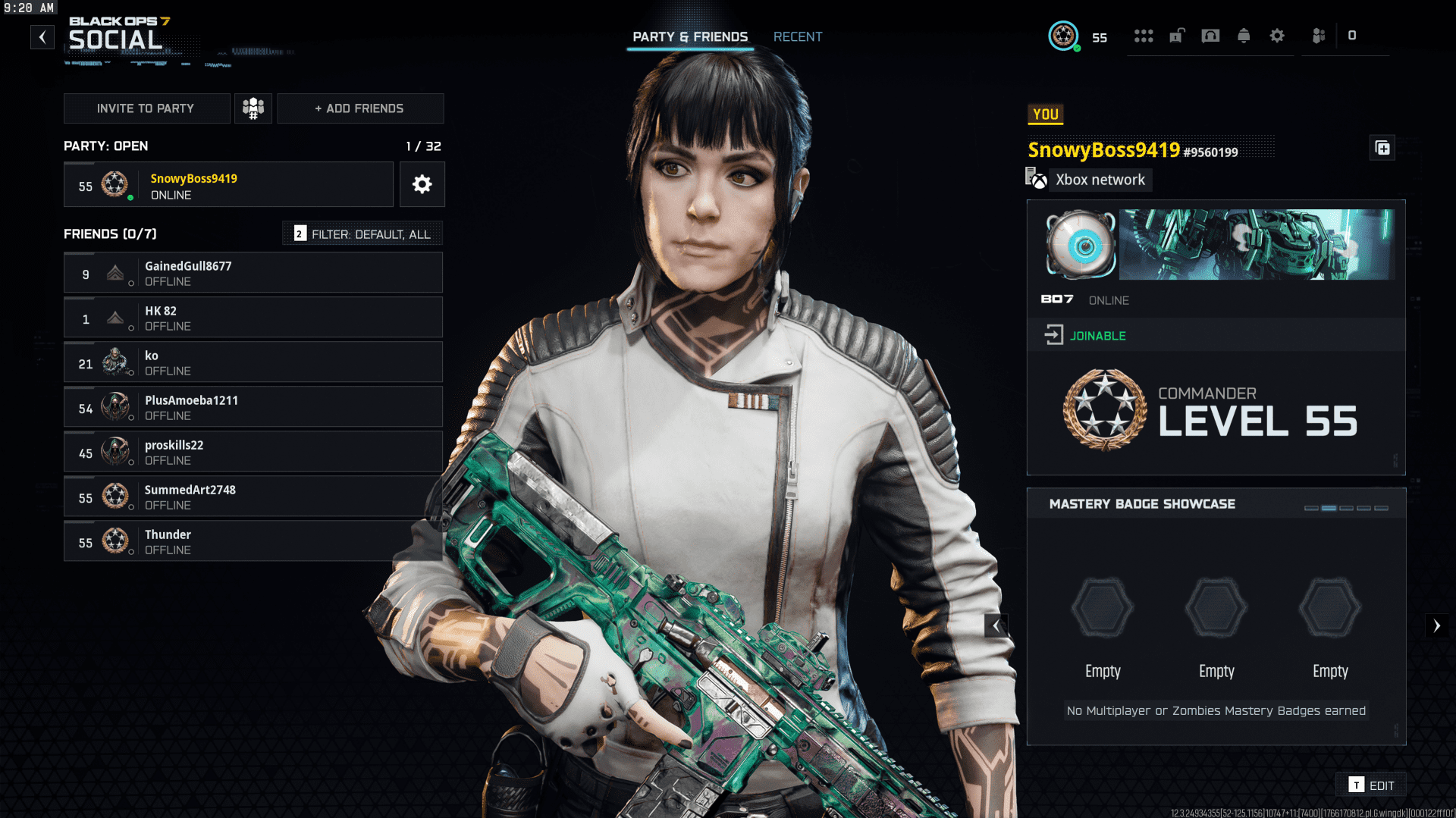The width and height of the screenshot is (1456, 818).
Task: Click the Invite to Party button
Action: (x=146, y=108)
